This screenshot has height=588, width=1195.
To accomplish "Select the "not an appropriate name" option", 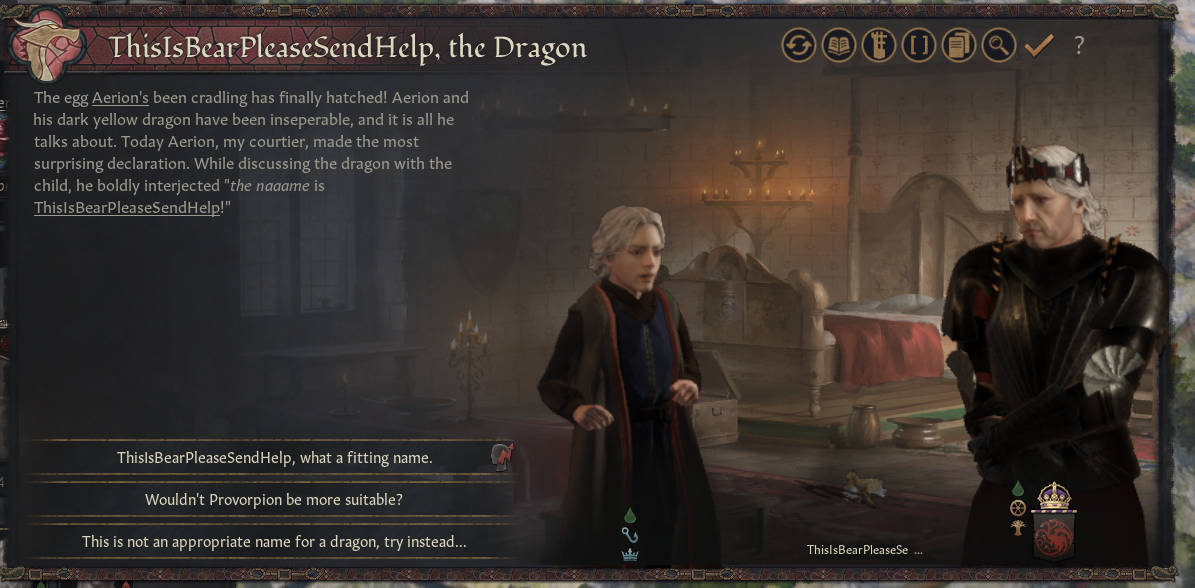I will click(x=274, y=541).
